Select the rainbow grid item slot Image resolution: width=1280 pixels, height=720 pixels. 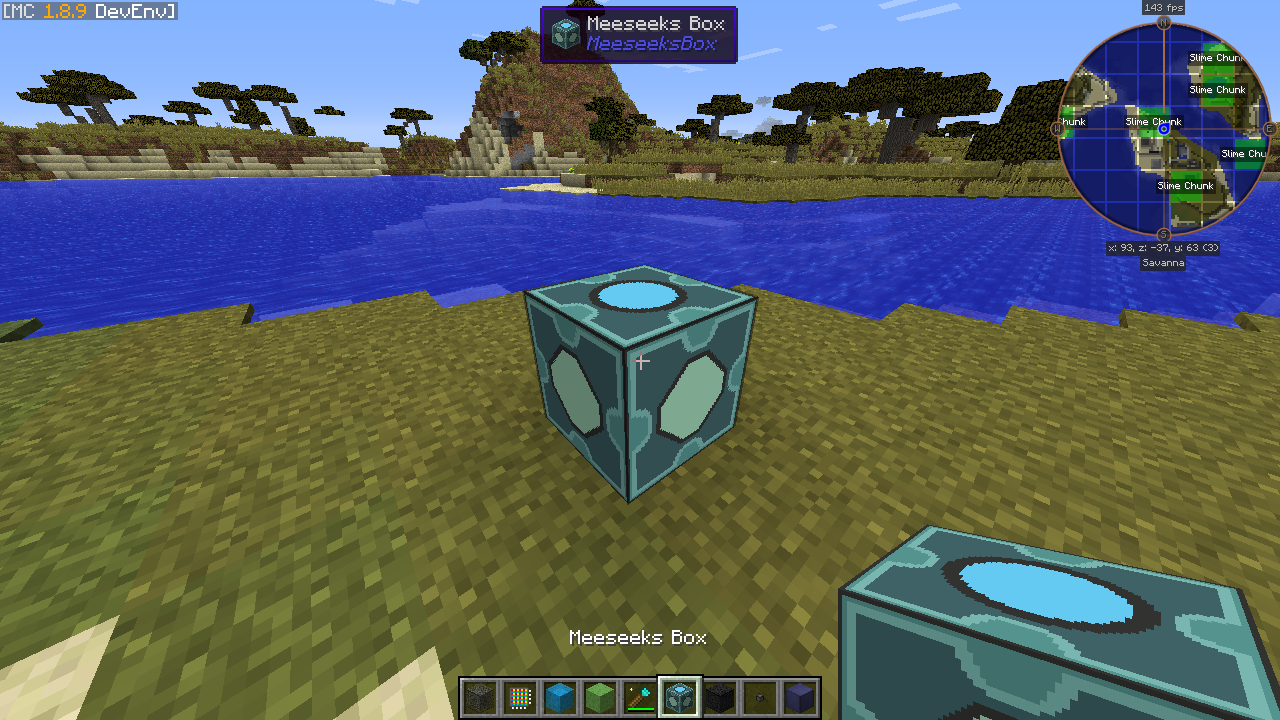tap(519, 697)
